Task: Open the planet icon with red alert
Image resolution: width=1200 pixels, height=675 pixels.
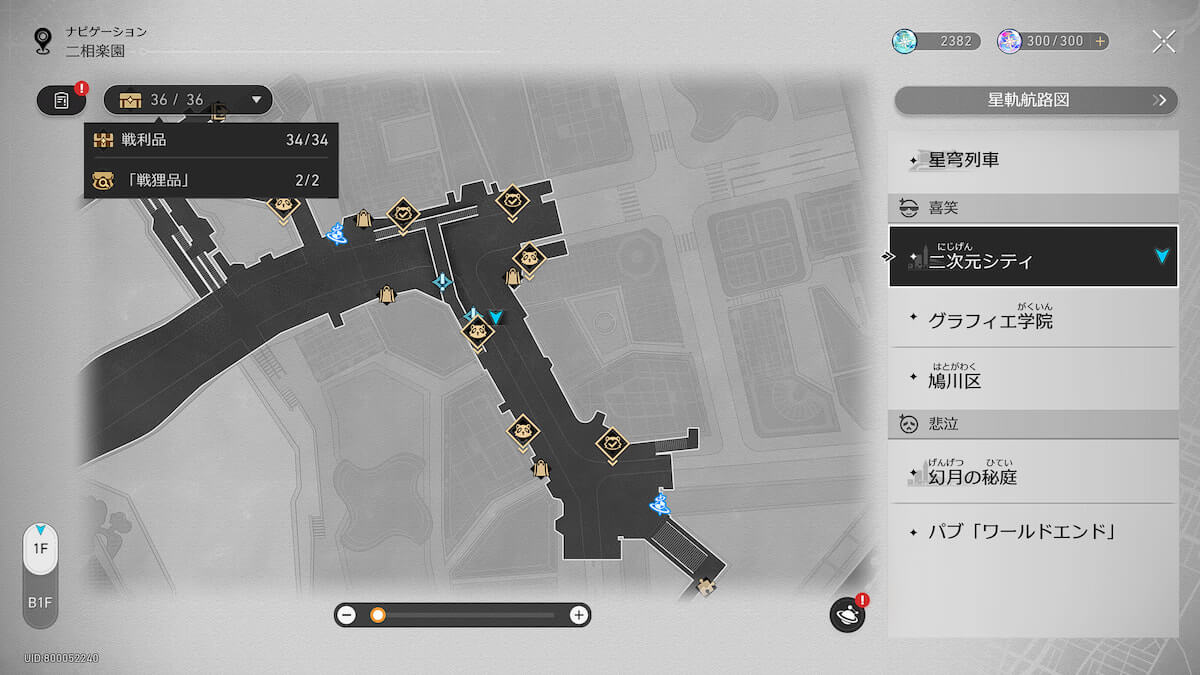Action: pos(846,616)
